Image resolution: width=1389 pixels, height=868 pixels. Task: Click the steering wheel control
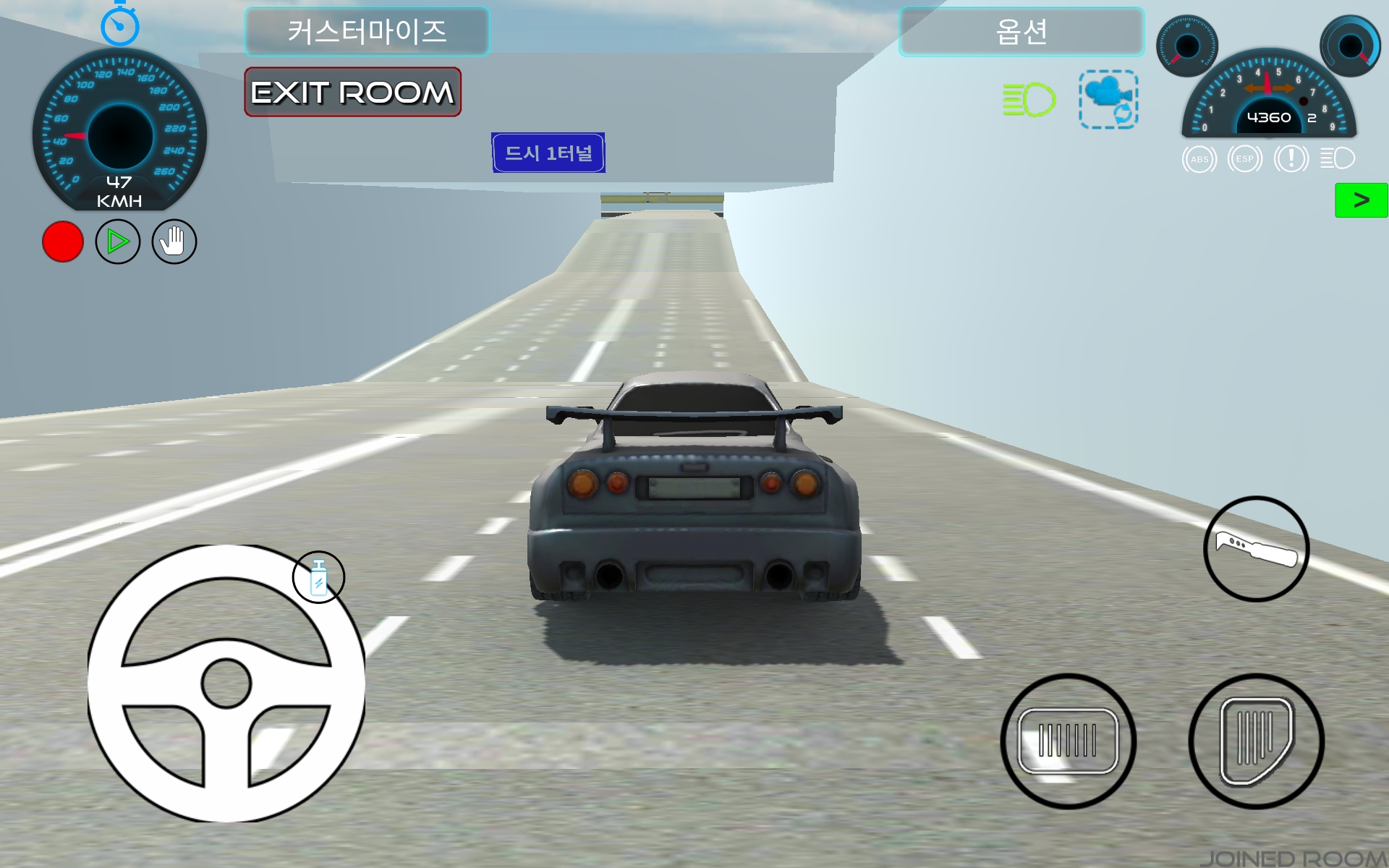pos(226,683)
